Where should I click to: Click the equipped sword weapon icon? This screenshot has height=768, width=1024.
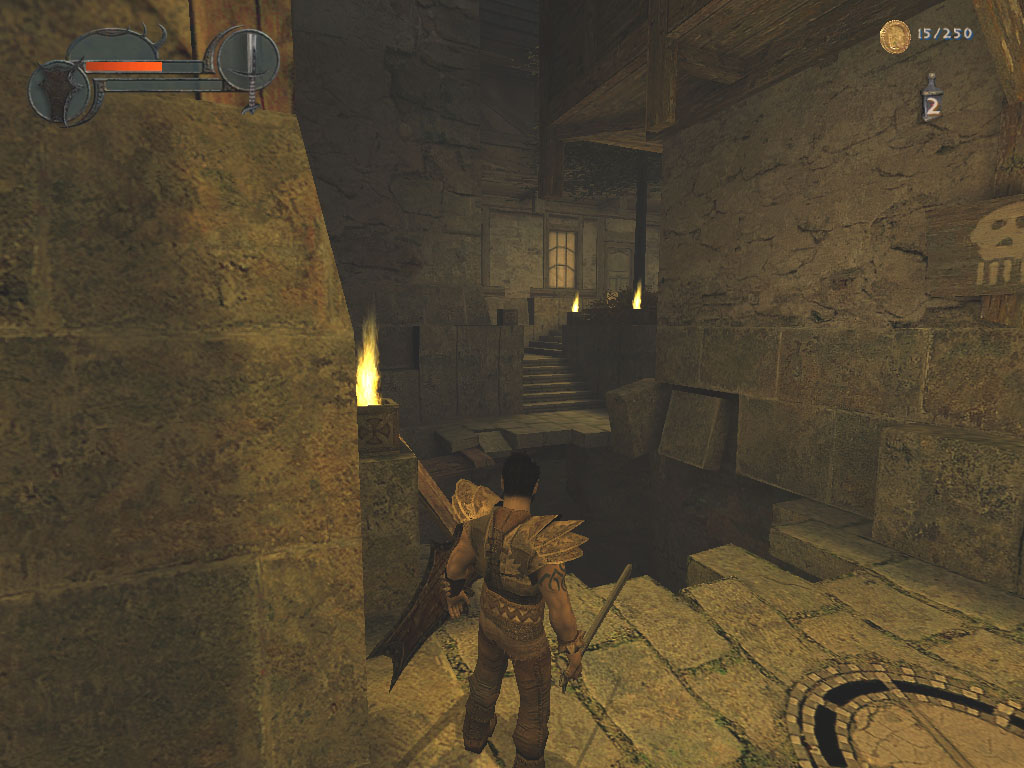(248, 58)
